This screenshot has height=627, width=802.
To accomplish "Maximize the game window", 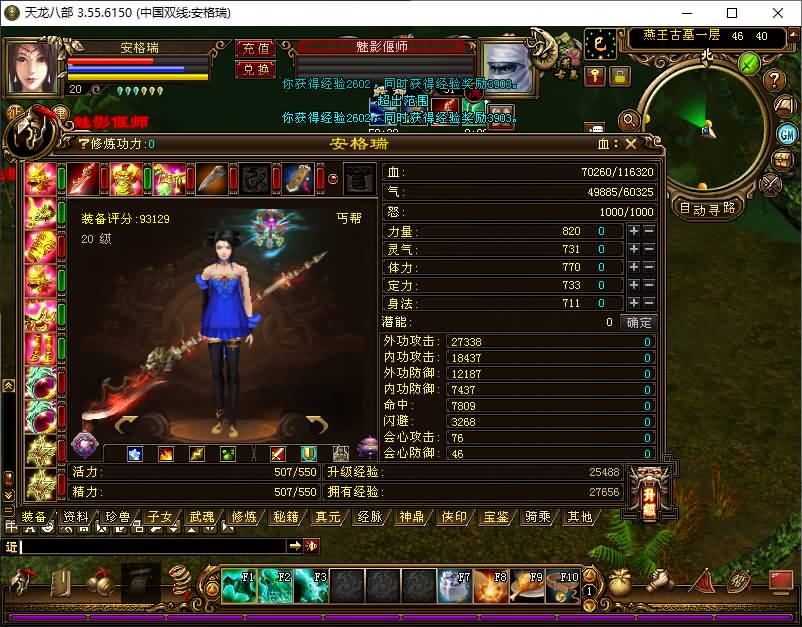I will pos(731,13).
